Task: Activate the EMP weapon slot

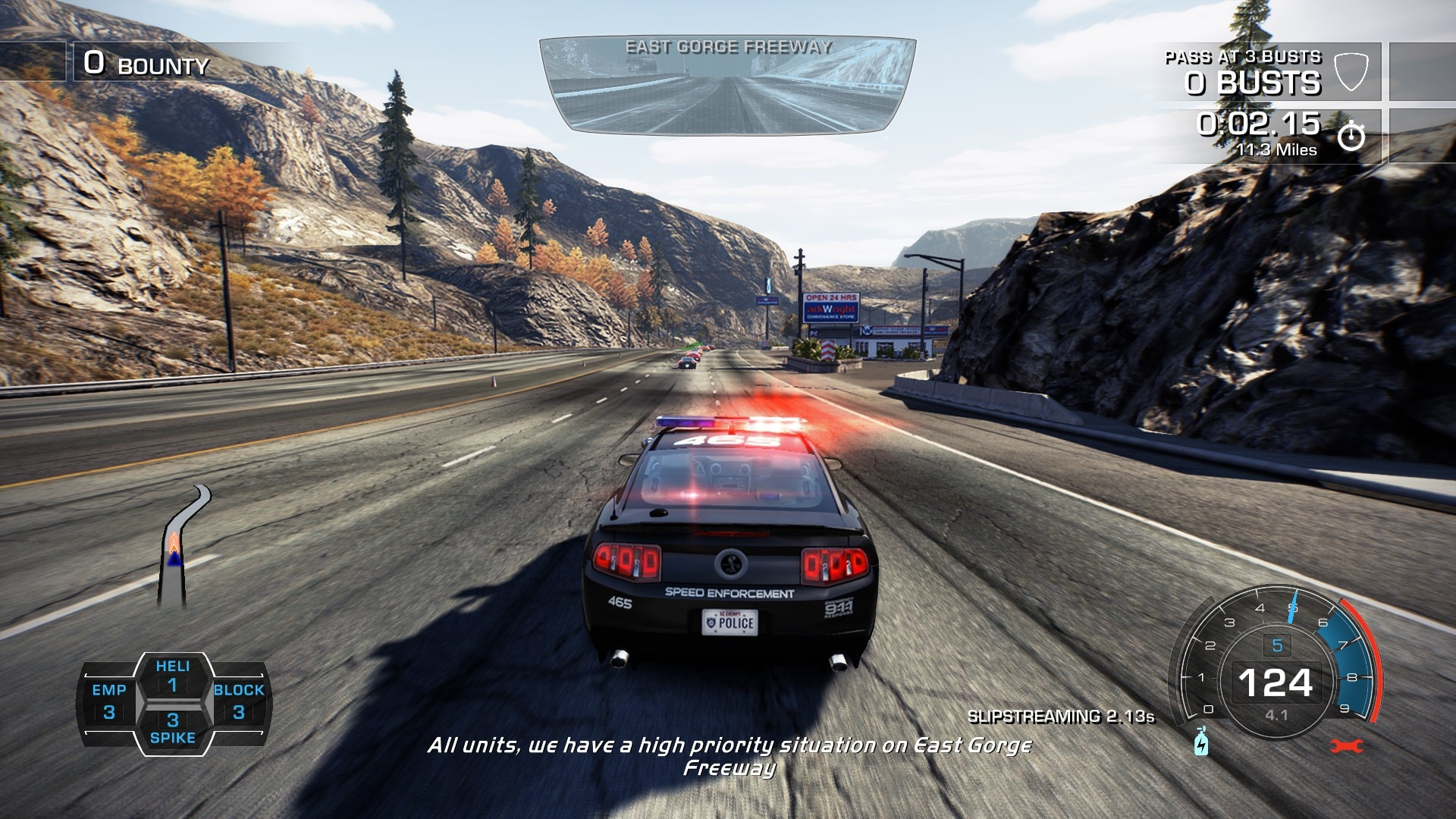Action: click(x=109, y=701)
